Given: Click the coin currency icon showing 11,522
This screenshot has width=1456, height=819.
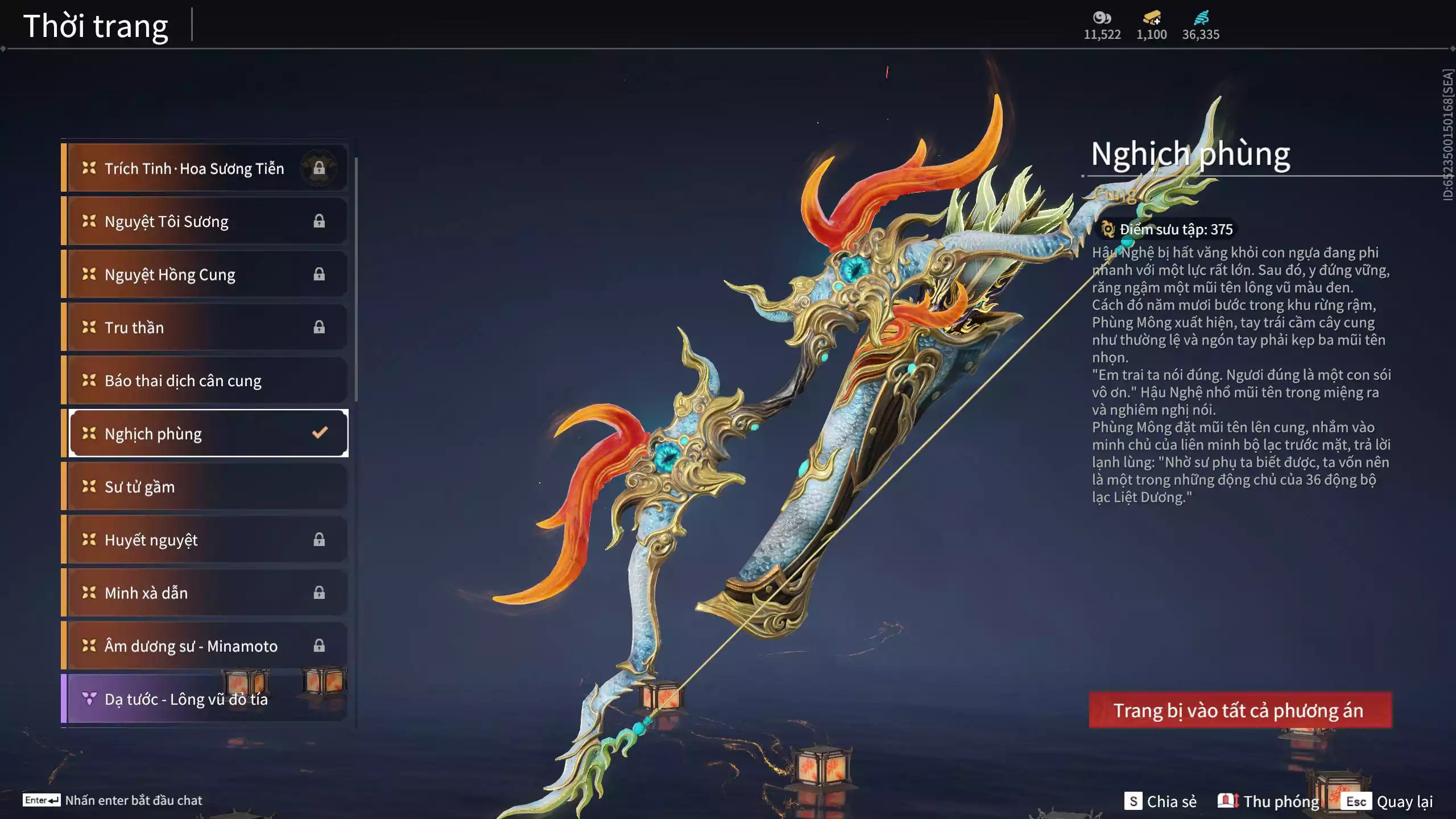Looking at the screenshot, I should [1101, 18].
